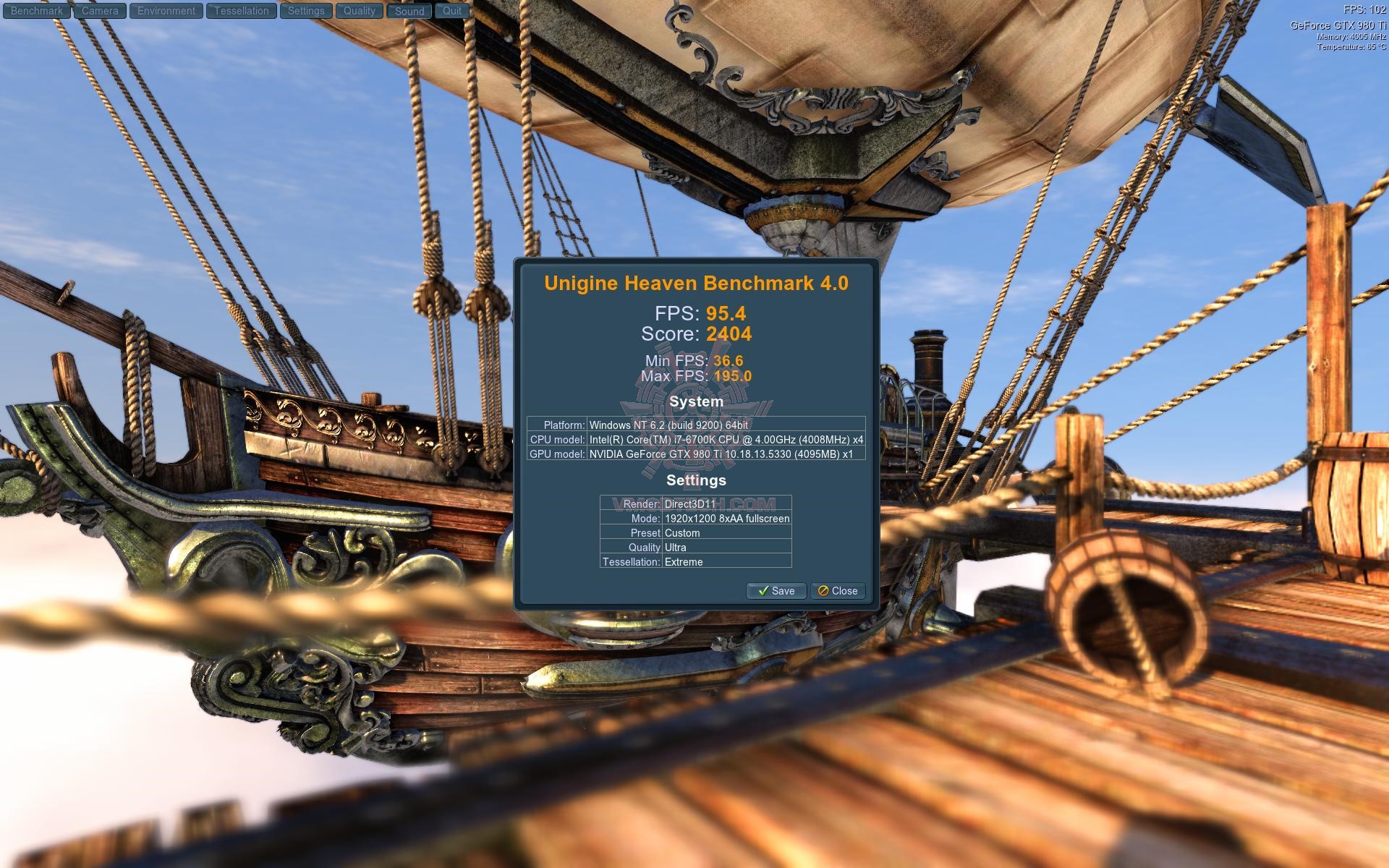The height and width of the screenshot is (868, 1389).
Task: Quit the Heaven benchmark
Action: pyautogui.click(x=452, y=11)
